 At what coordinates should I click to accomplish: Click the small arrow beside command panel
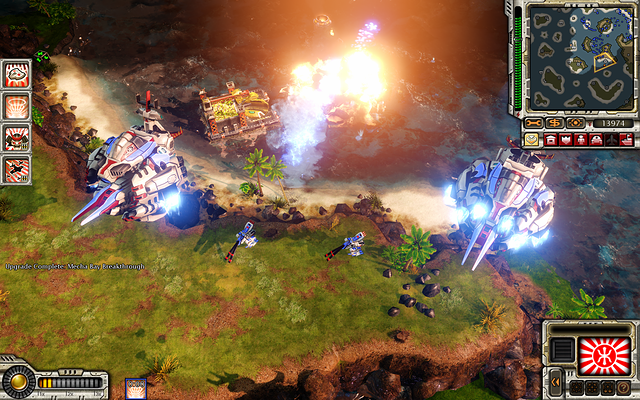tap(554, 381)
